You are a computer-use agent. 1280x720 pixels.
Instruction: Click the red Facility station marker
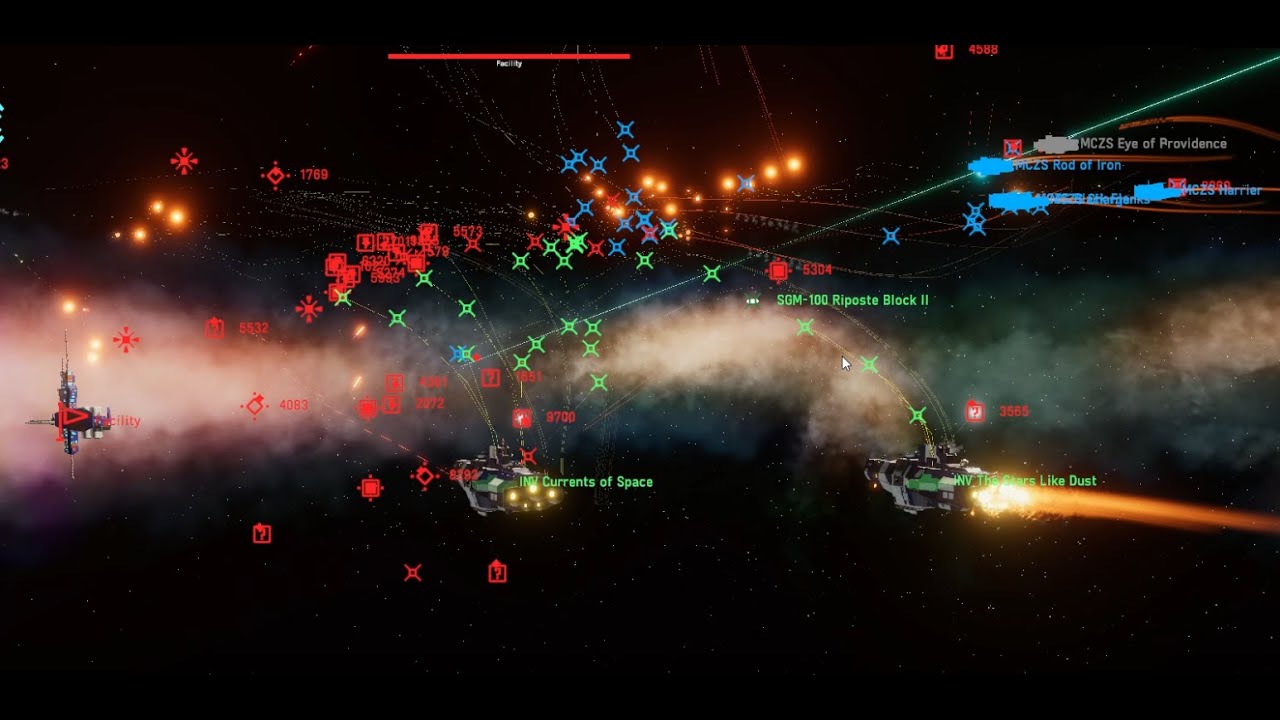pyautogui.click(x=72, y=418)
